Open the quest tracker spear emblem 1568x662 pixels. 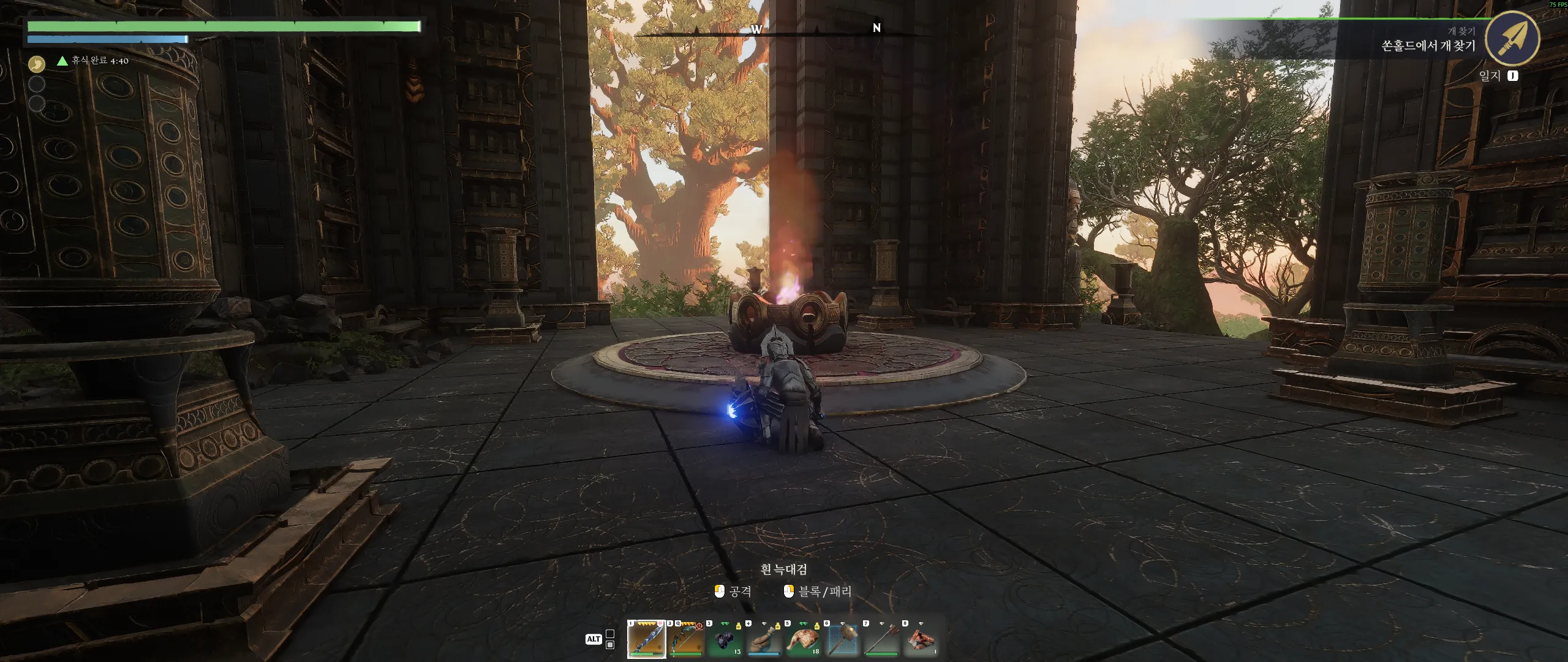click(x=1512, y=38)
